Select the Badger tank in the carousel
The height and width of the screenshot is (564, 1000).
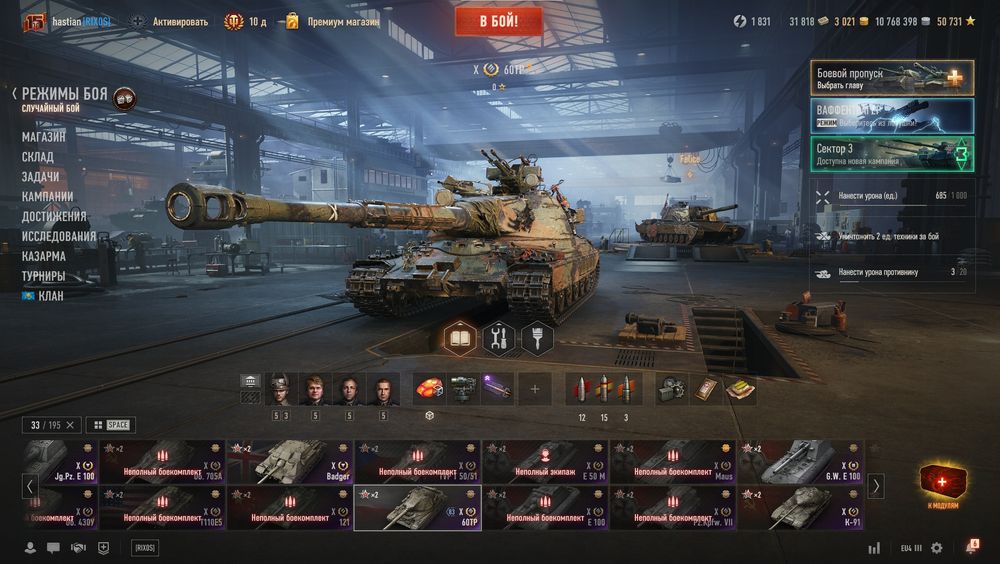tap(290, 462)
